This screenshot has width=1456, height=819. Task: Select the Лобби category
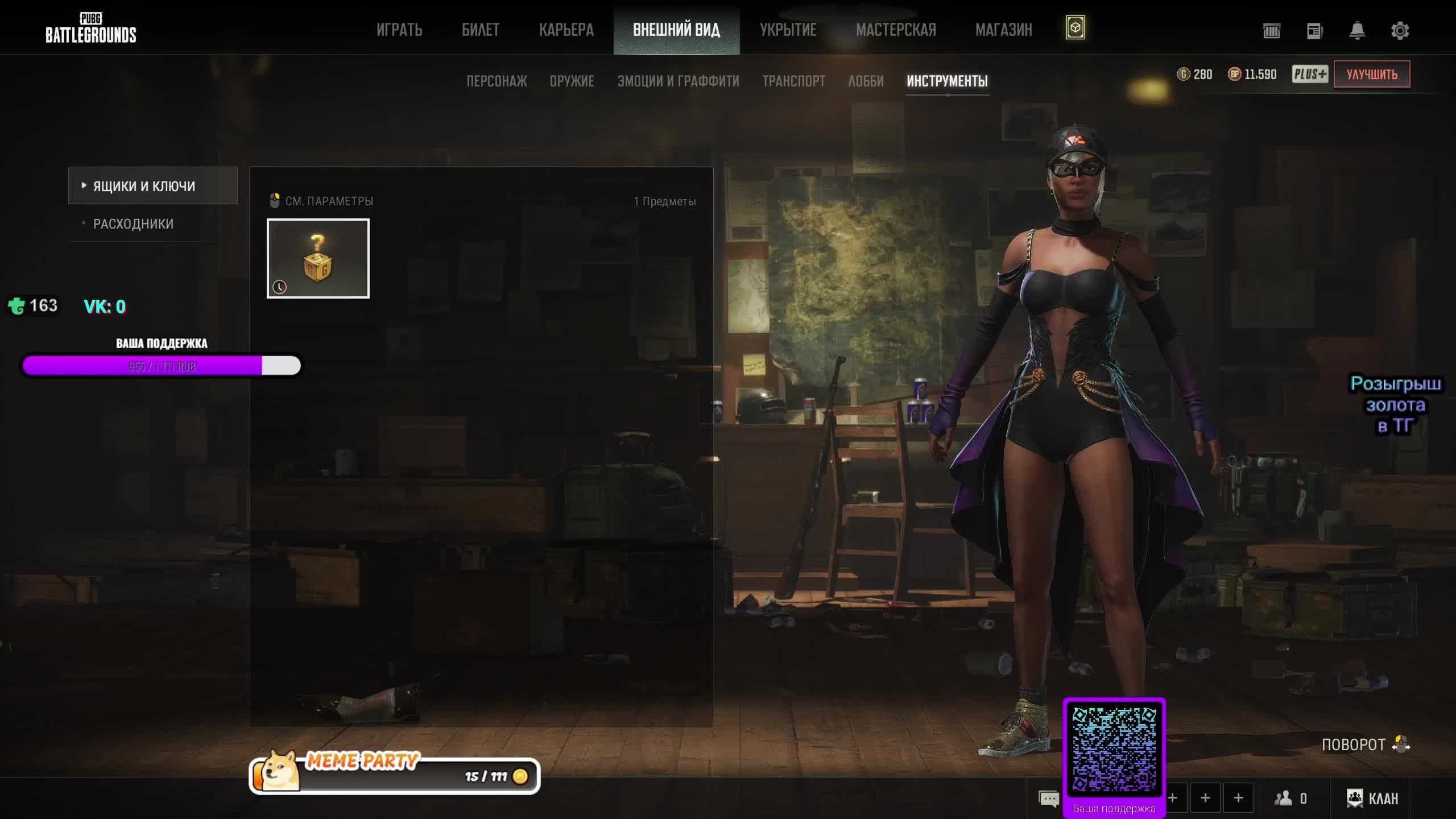866,81
